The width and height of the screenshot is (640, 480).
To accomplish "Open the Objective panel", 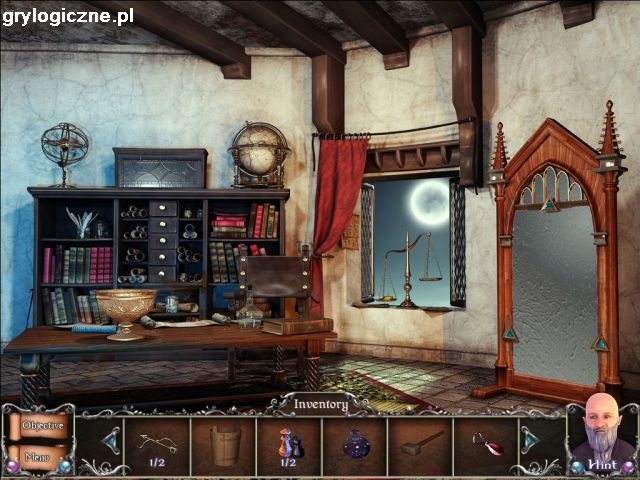I will click(x=41, y=426).
